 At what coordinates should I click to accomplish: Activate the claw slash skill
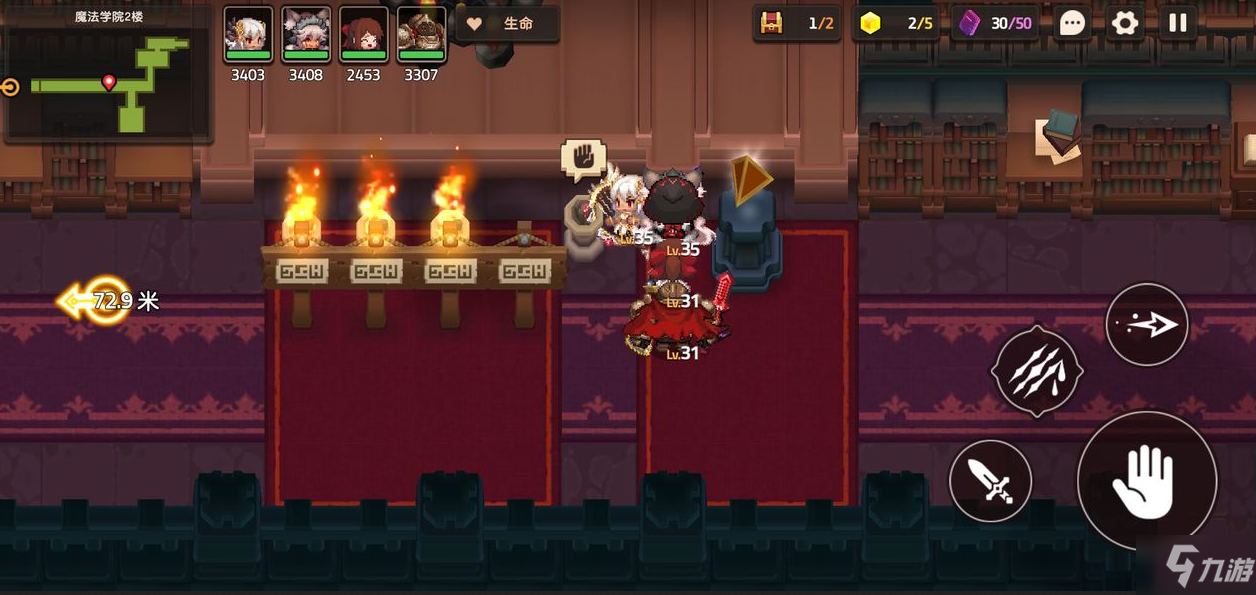1036,372
